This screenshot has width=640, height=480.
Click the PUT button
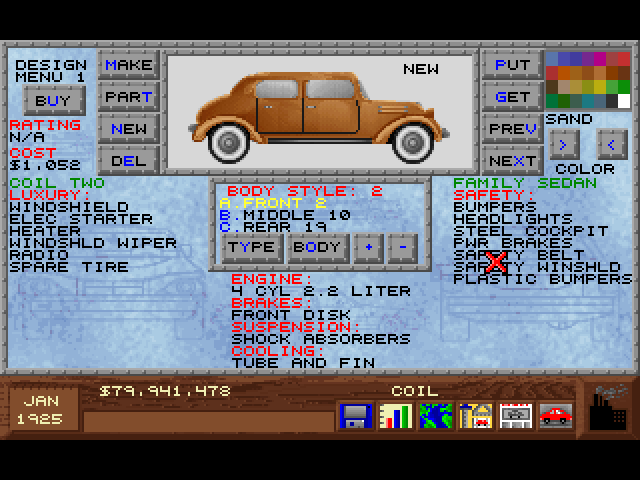point(512,65)
